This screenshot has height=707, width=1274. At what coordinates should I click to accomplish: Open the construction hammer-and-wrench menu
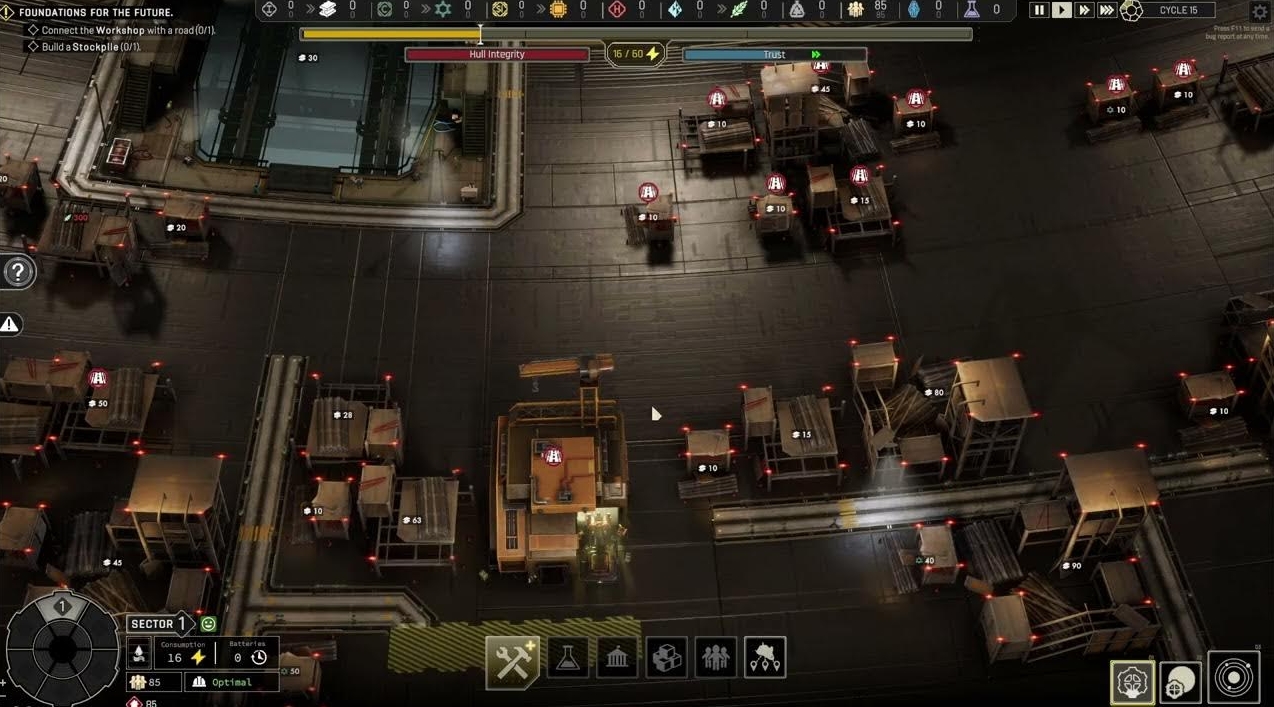[512, 658]
